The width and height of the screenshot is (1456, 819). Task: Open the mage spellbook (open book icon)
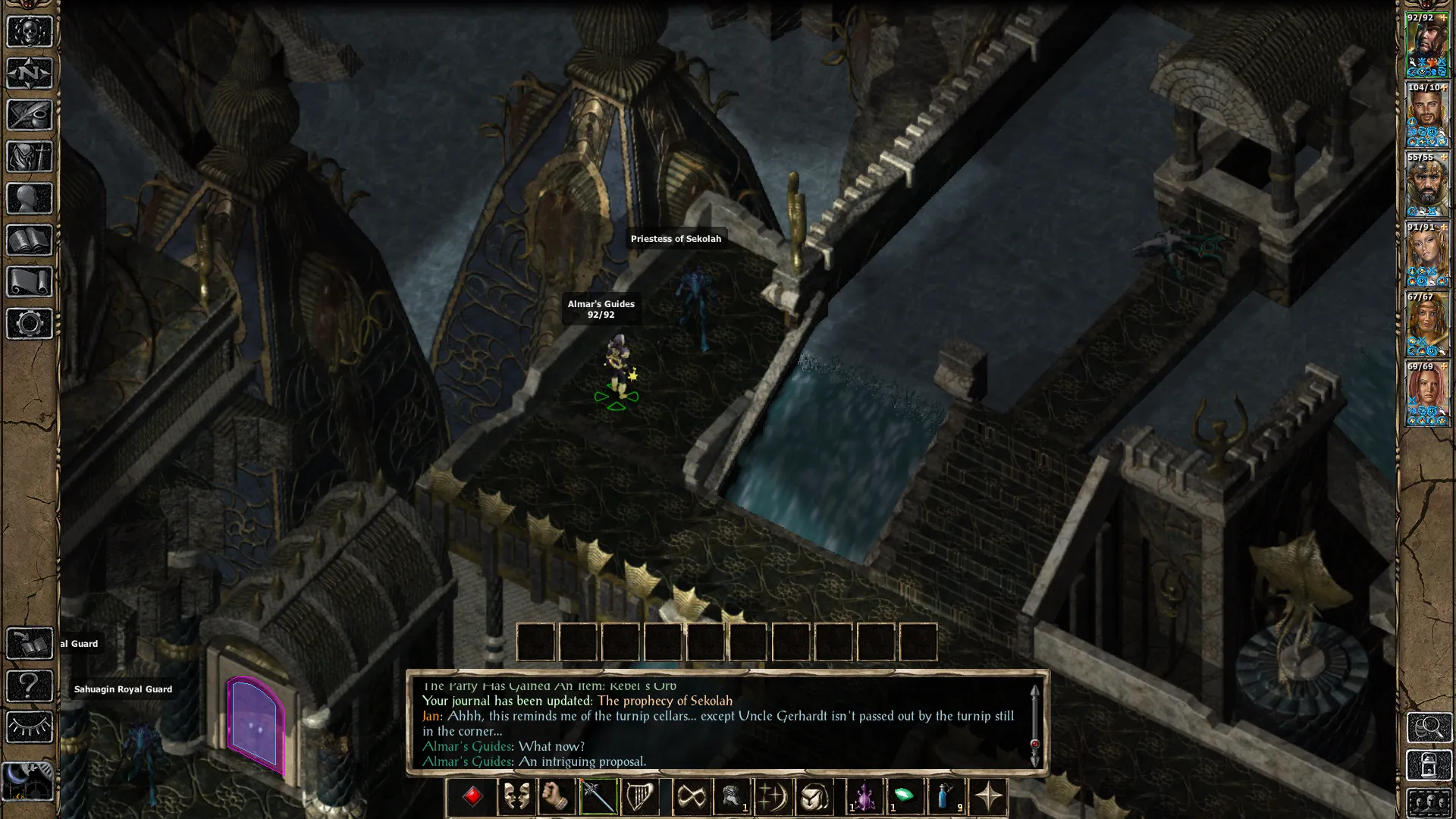(x=30, y=240)
